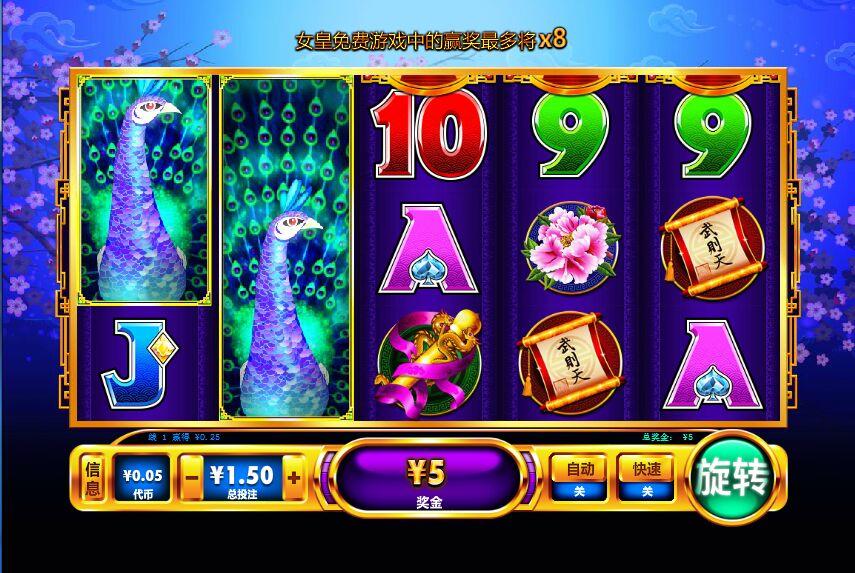Viewport: 855px width, 573px height.
Task: Spin the reels with the green 旋转 button
Action: [x=733, y=478]
